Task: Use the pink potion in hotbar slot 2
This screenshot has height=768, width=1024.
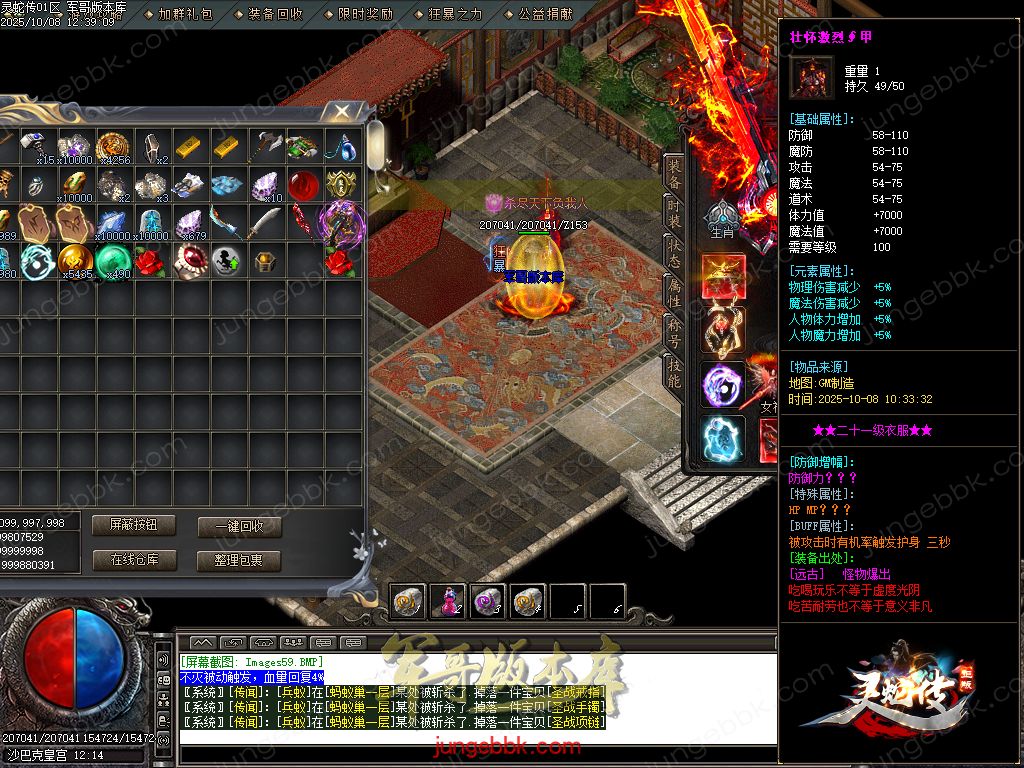Action: [x=447, y=600]
